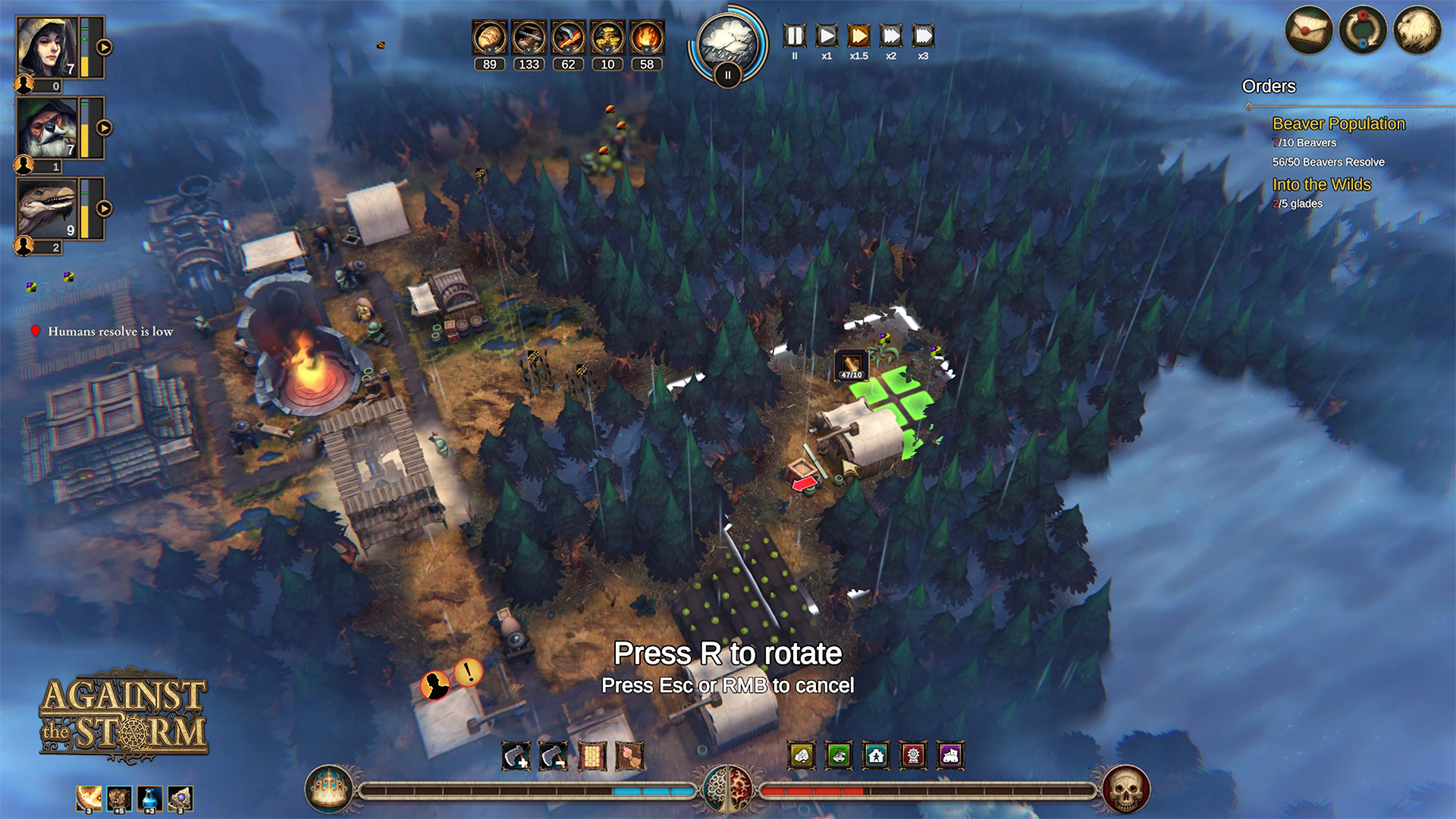
Task: Click the Humans resolve is low alert
Action: (x=110, y=331)
